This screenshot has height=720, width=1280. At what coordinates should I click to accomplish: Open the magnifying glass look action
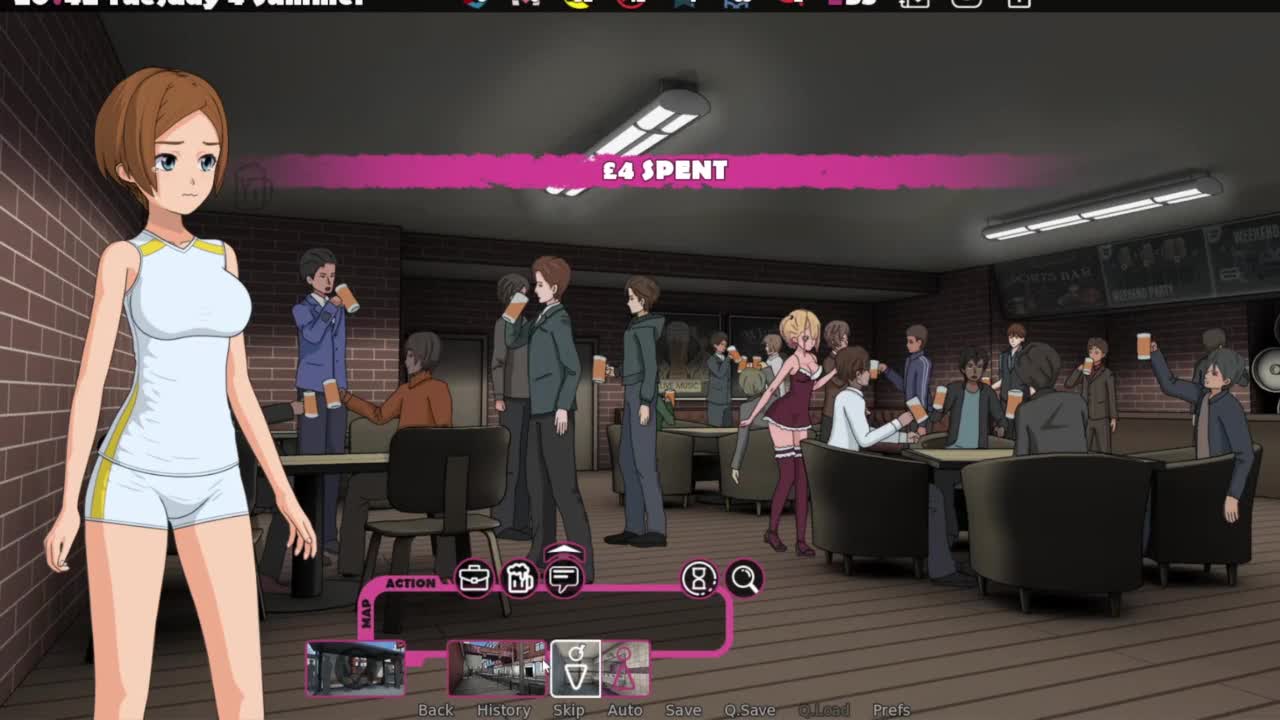tap(744, 579)
